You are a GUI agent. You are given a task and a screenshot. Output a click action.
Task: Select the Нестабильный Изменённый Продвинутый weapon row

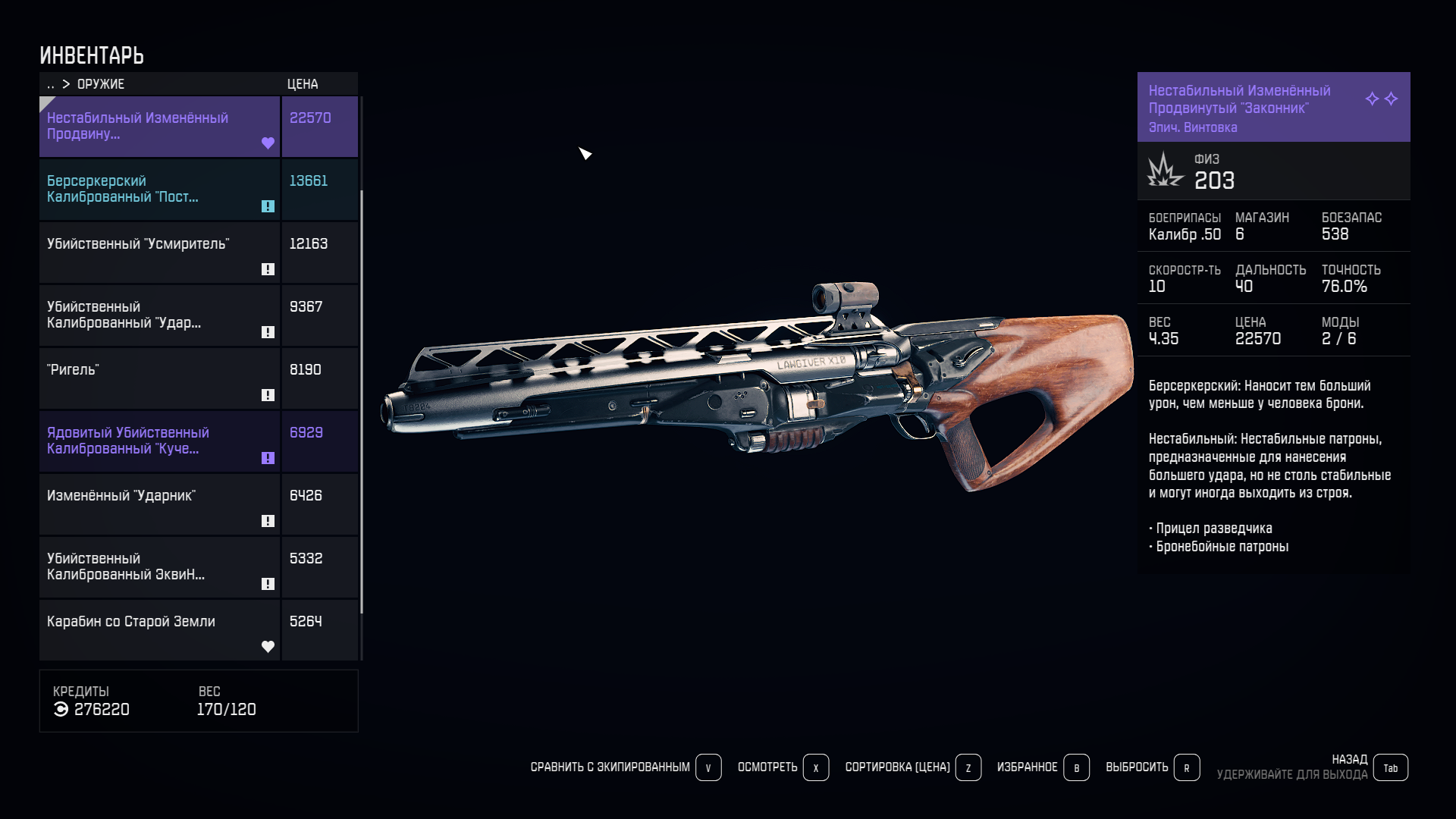(159, 127)
